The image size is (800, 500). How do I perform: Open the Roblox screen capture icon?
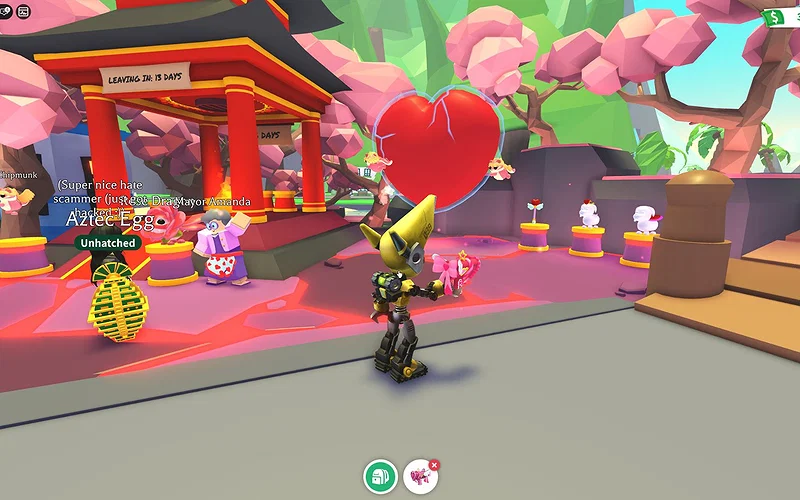(24, 11)
